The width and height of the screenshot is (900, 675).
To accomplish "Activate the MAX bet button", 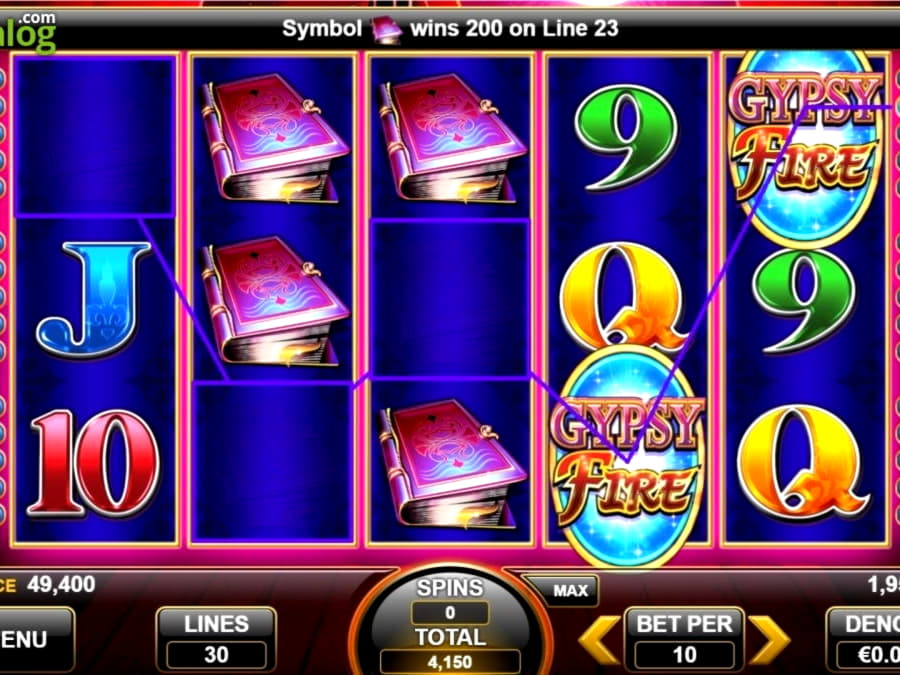I will tap(569, 590).
